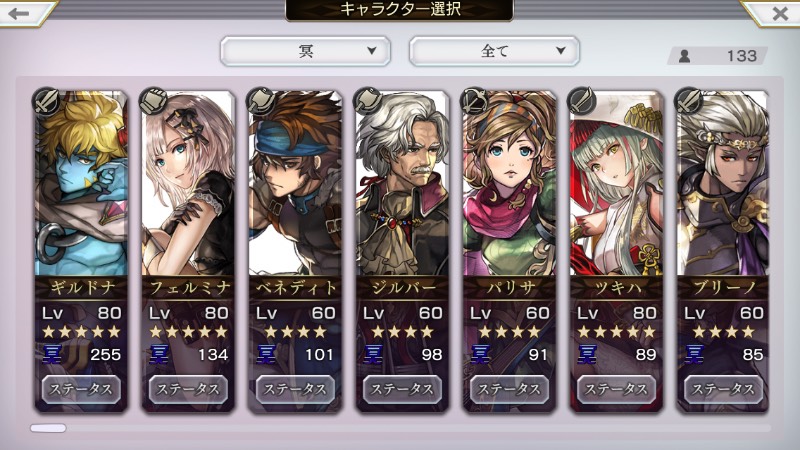This screenshot has height=450, width=800.
Task: Show フェルミナ's ステータス details
Action: 188,388
